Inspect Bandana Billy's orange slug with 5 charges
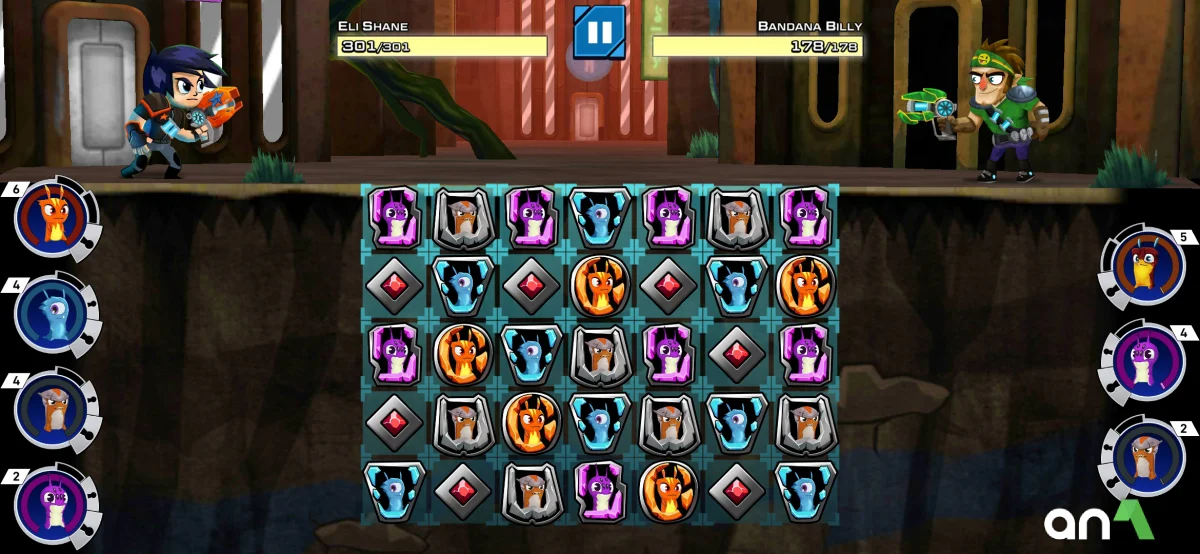This screenshot has width=1200, height=554. (1147, 269)
